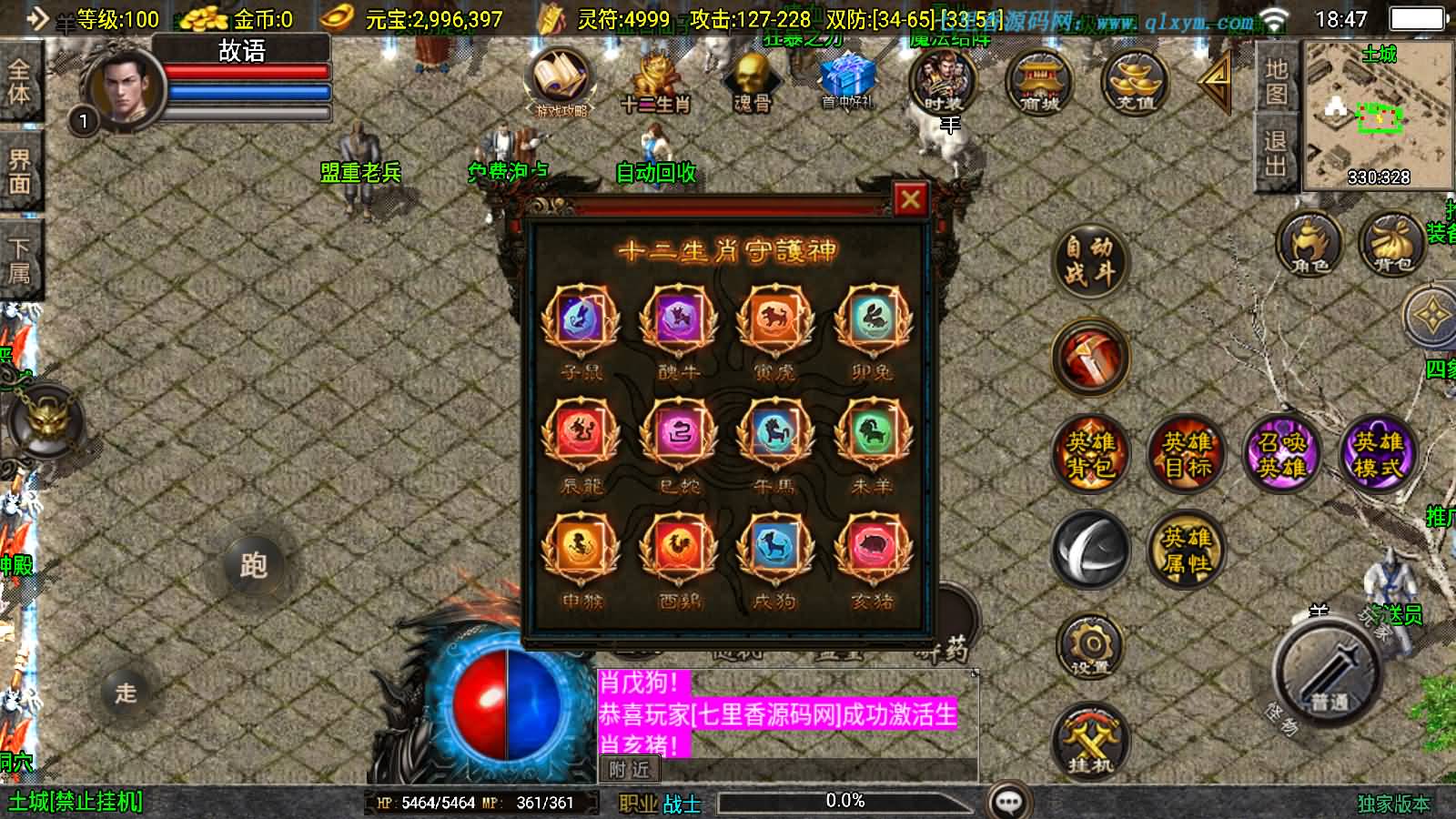Viewport: 1456px width, 819px height.
Task: Open the 下属 subordinate panel
Action: pyautogui.click(x=20, y=255)
